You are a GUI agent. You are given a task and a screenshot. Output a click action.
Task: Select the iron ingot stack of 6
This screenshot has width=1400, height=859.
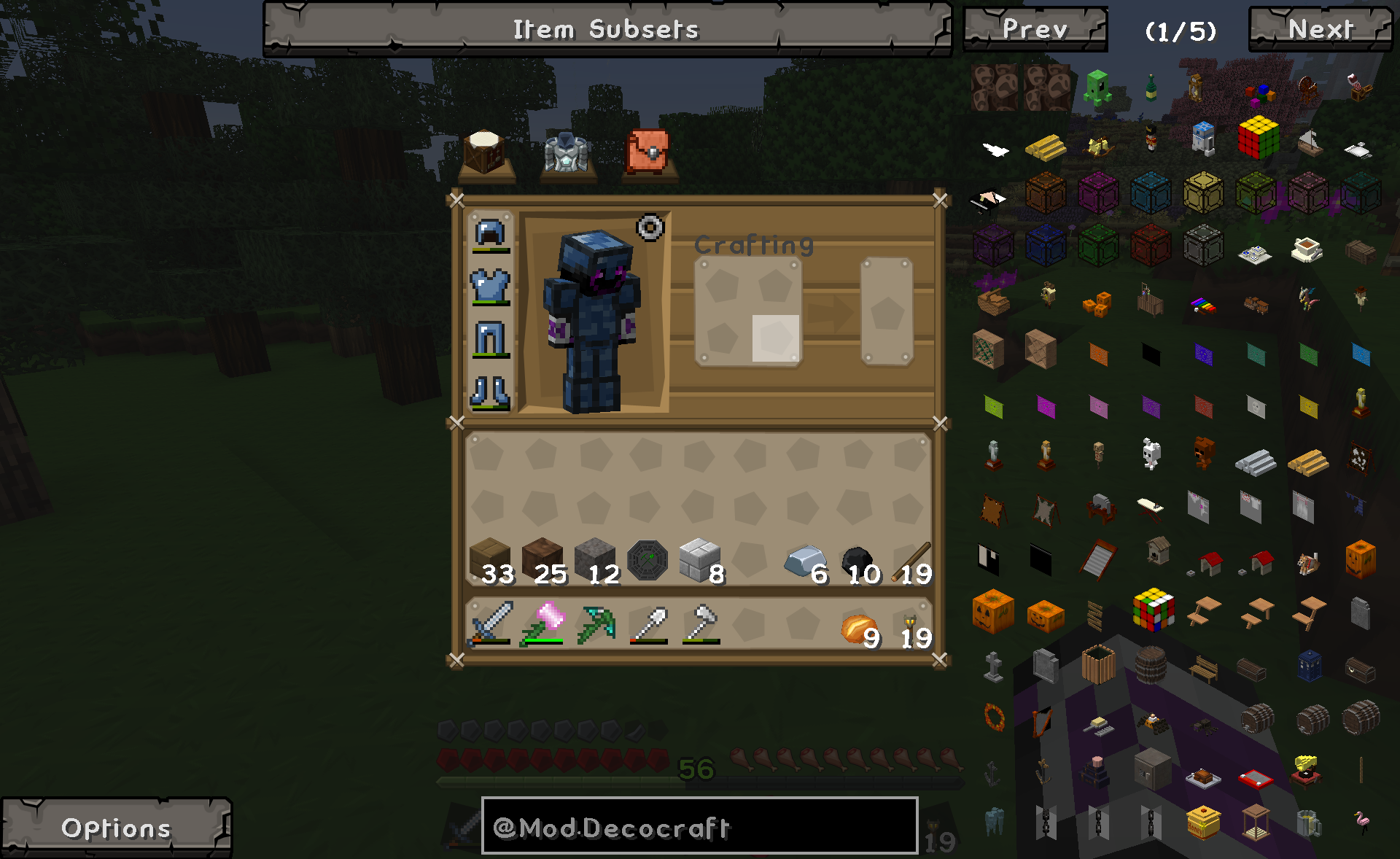pyautogui.click(x=805, y=561)
